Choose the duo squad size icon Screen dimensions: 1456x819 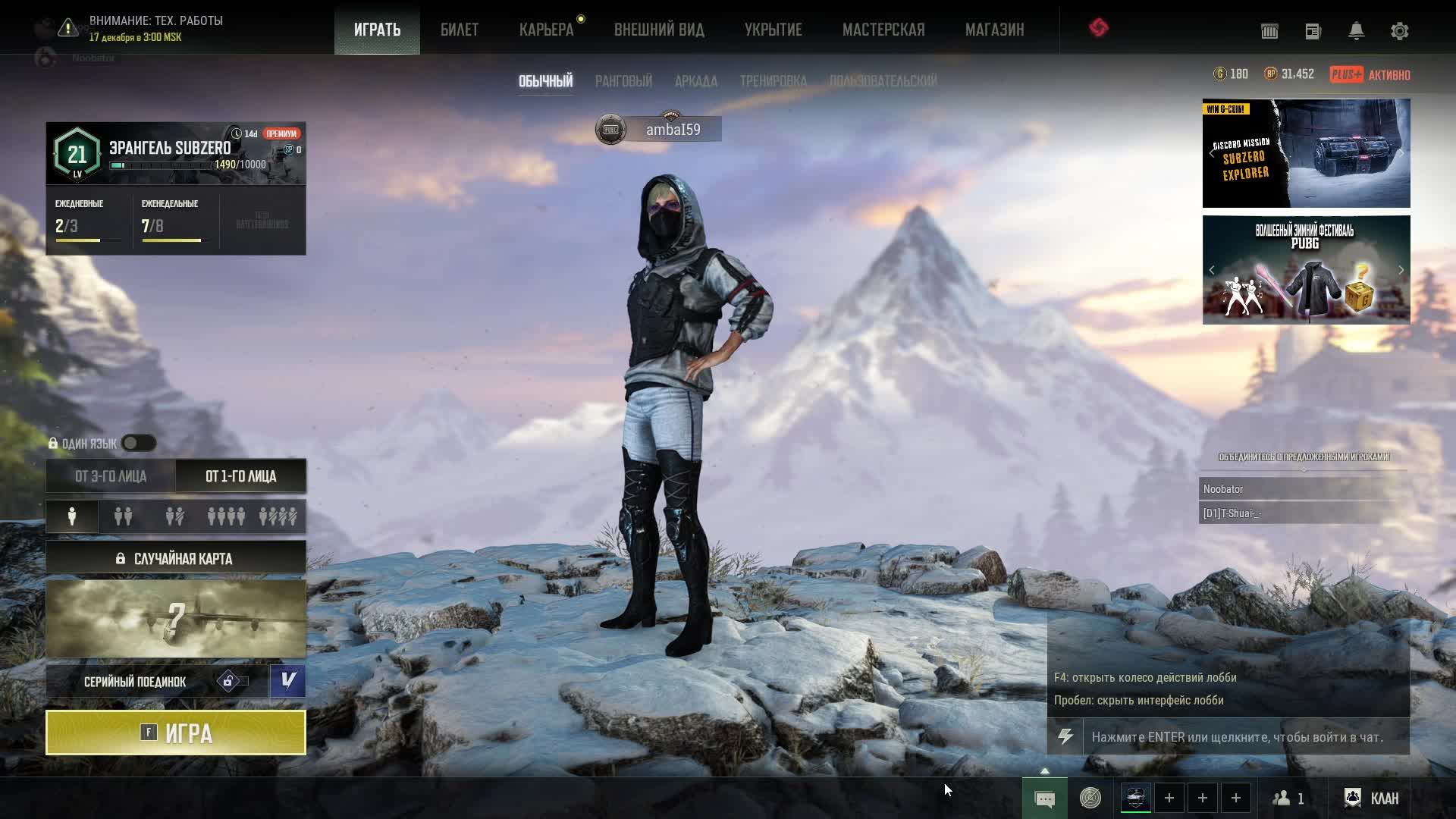pos(123,516)
